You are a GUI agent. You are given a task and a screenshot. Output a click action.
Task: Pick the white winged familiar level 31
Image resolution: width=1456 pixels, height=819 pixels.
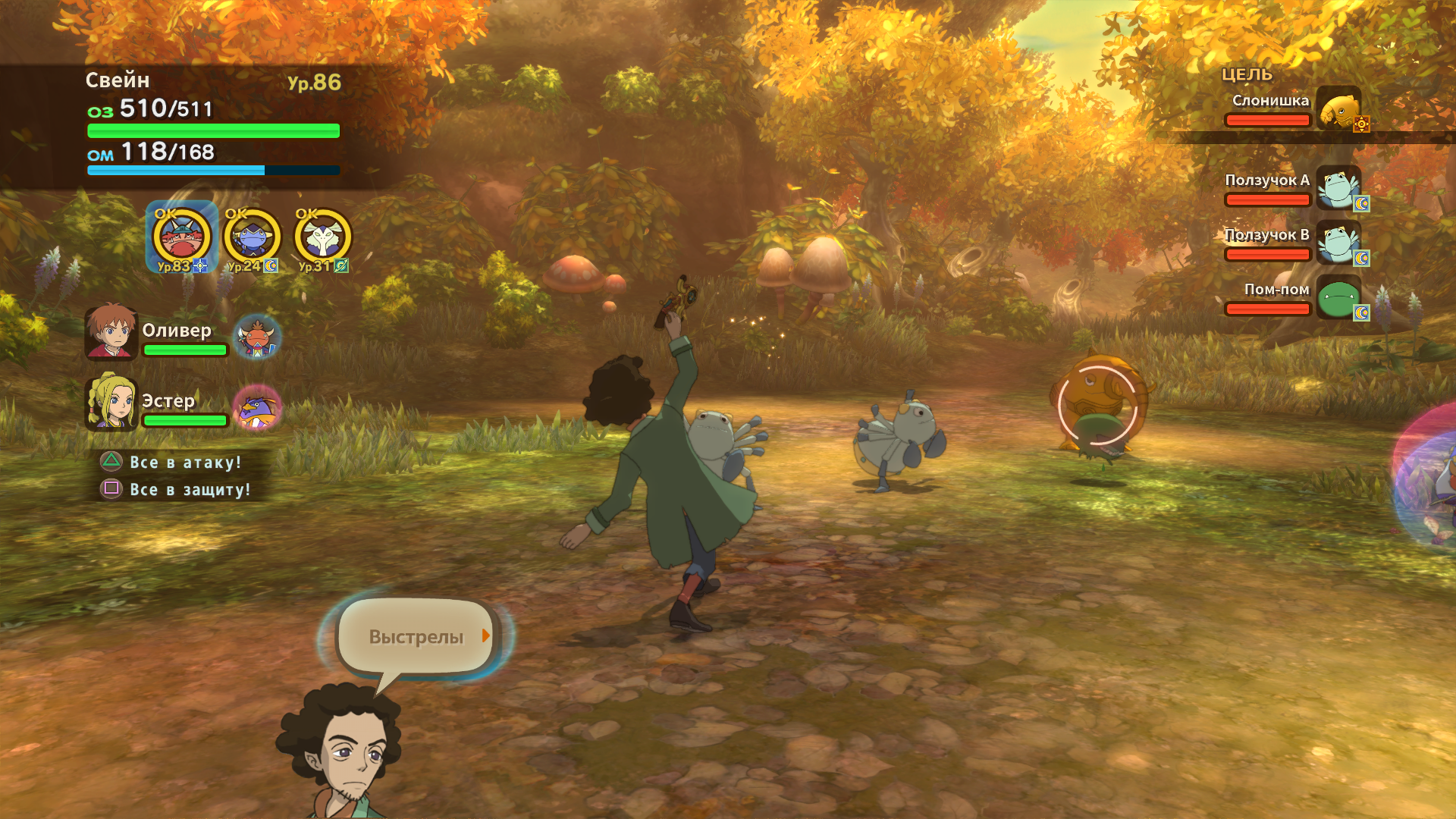[323, 237]
